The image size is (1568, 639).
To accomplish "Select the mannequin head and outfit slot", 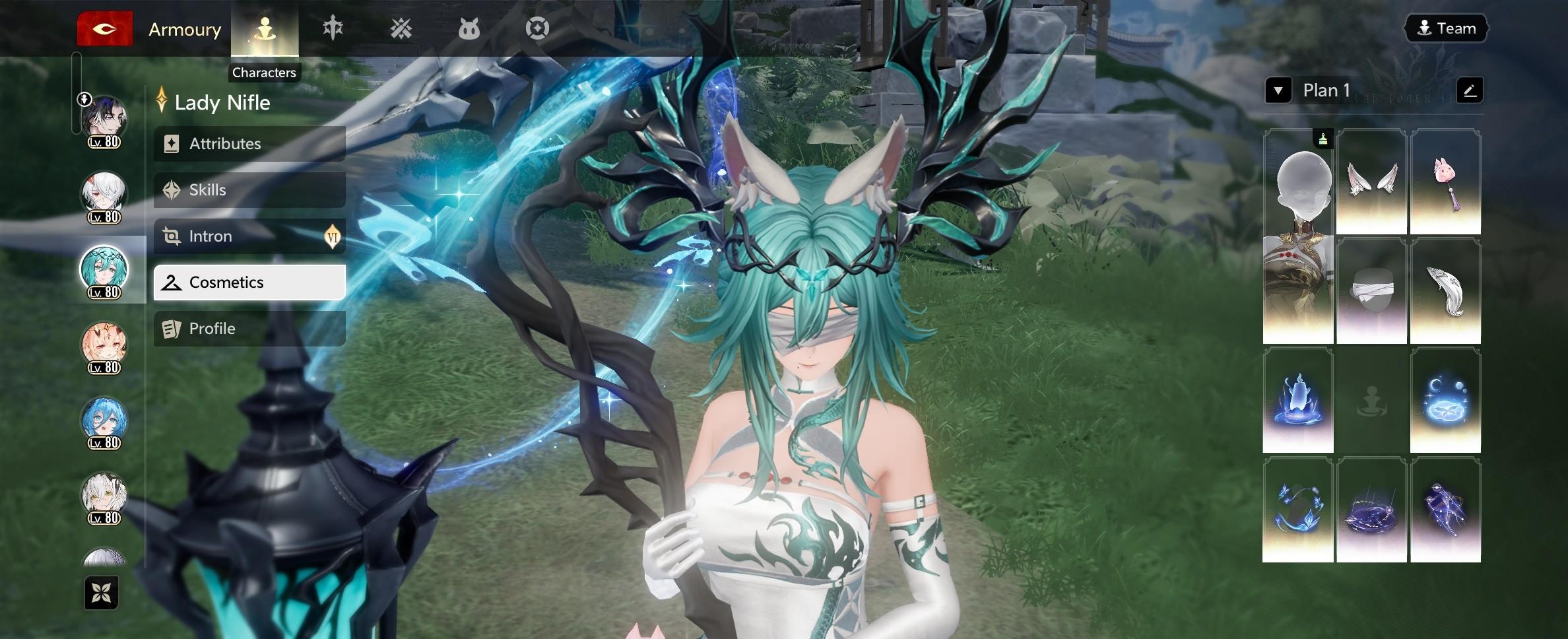I will 1298,236.
